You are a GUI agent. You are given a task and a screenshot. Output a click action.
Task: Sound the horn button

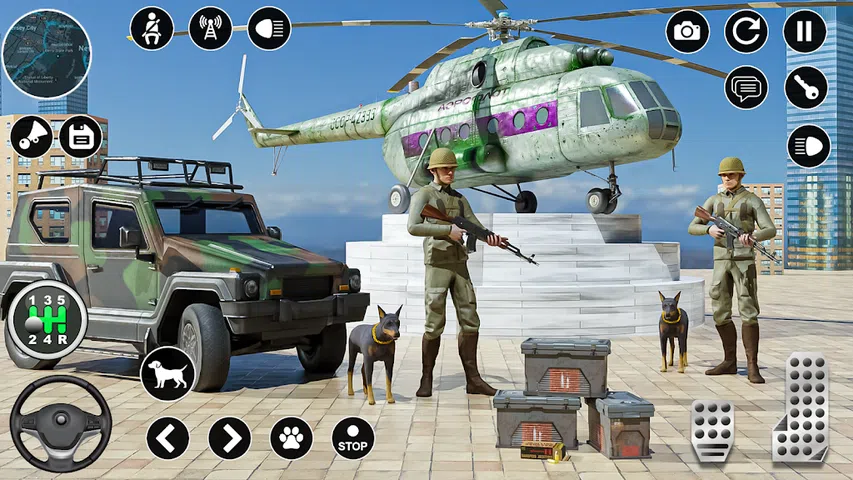click(31, 136)
